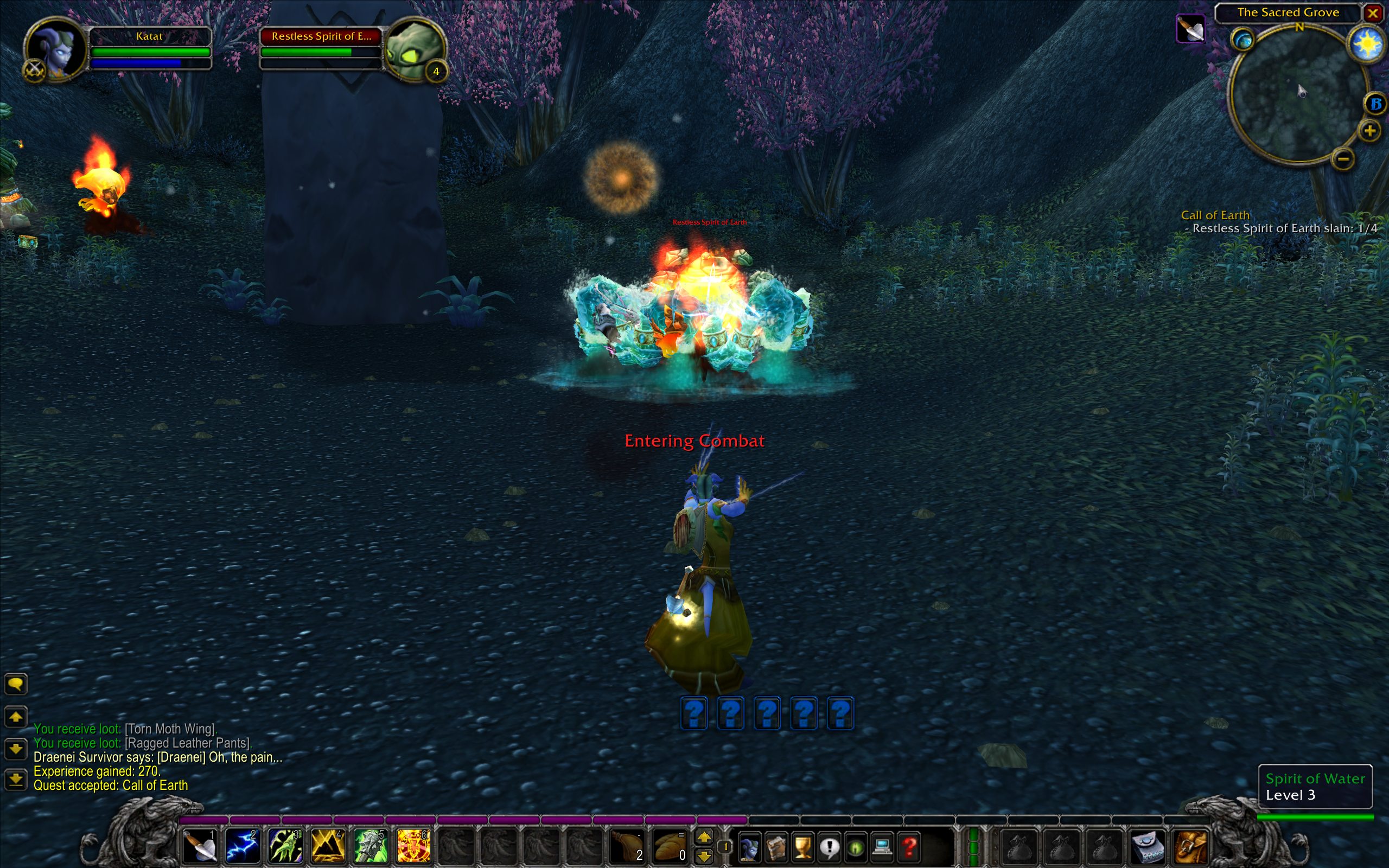Click the red question mark help button
1389x868 pixels.
(909, 847)
